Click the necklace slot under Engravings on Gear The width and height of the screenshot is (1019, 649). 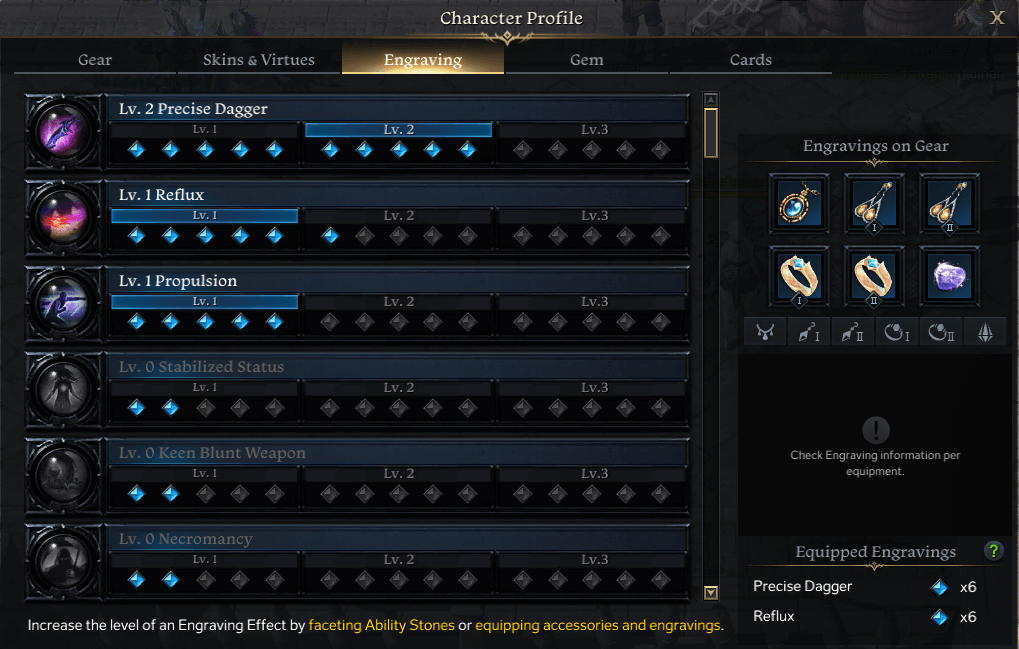coord(799,203)
